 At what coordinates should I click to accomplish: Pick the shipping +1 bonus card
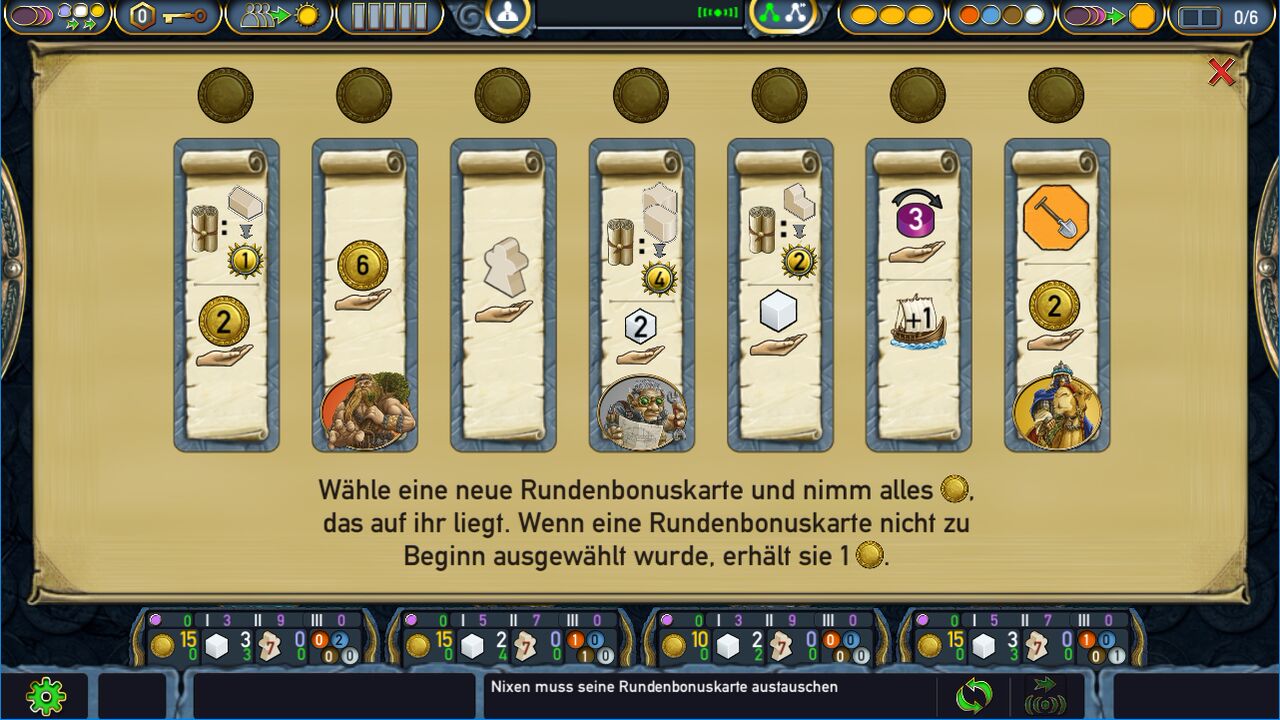pyautogui.click(x=918, y=295)
